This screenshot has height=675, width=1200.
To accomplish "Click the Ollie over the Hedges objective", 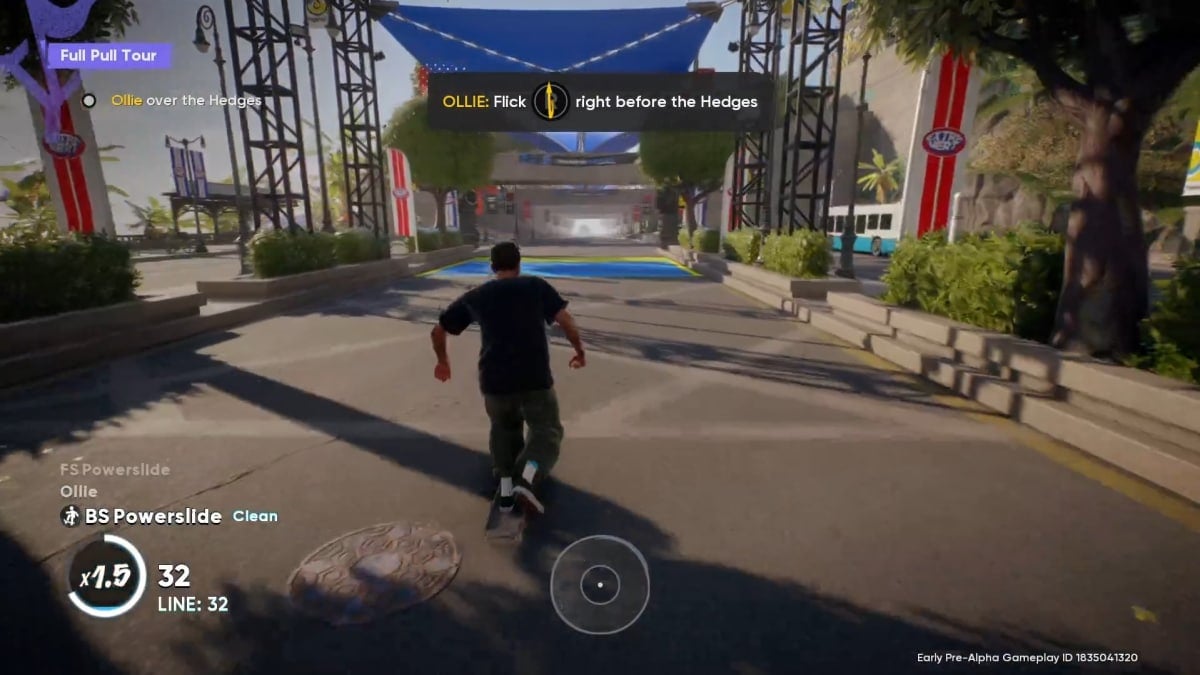I will pos(185,100).
